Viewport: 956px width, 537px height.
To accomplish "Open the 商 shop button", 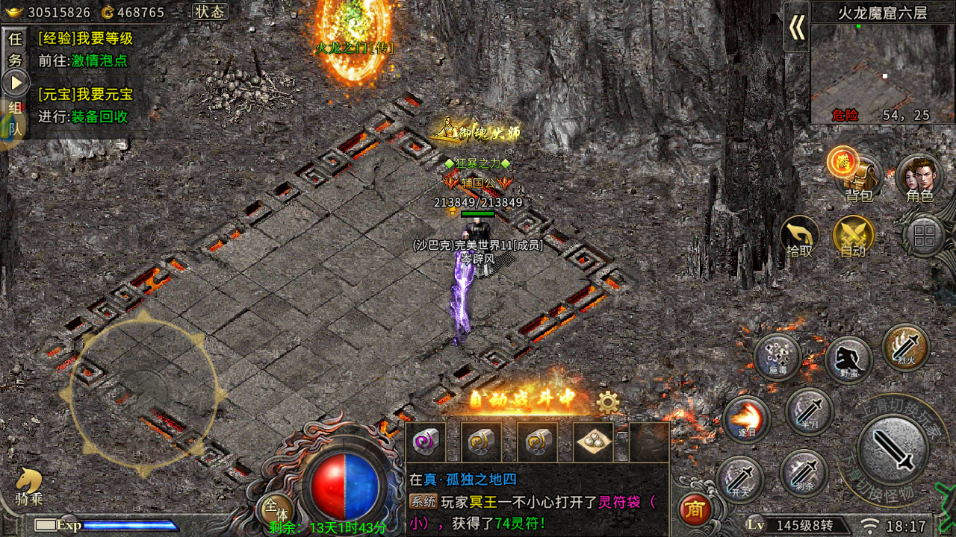I will coord(693,509).
